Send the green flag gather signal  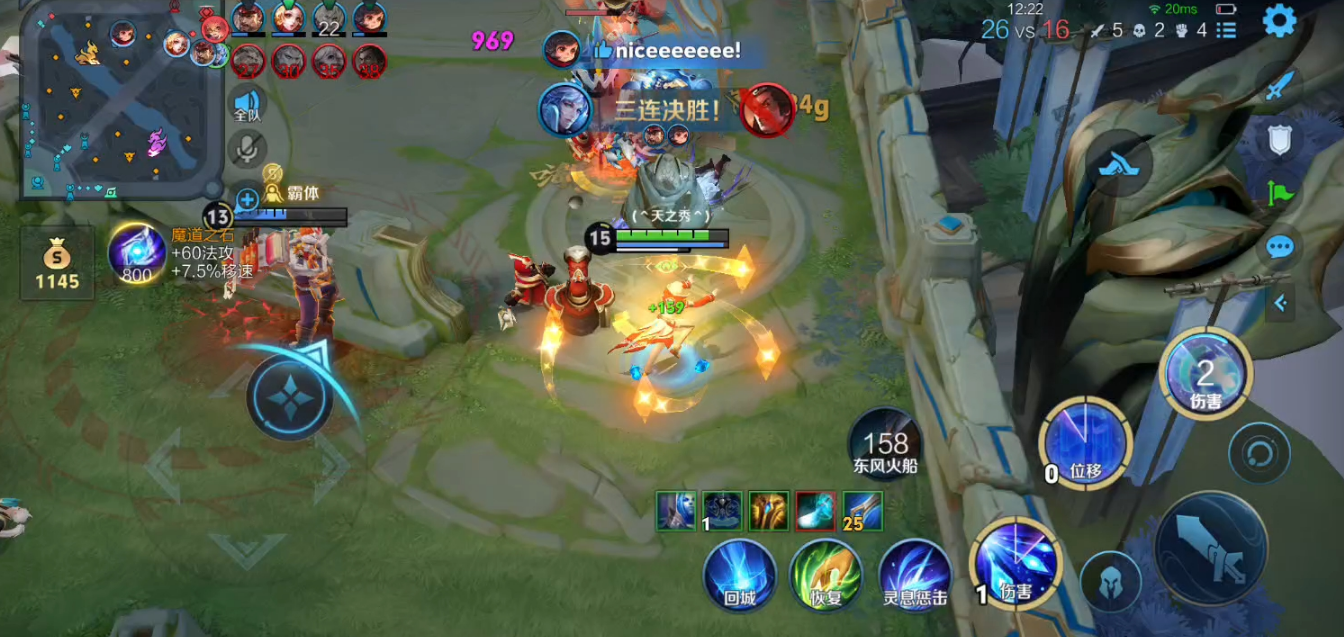[1279, 193]
